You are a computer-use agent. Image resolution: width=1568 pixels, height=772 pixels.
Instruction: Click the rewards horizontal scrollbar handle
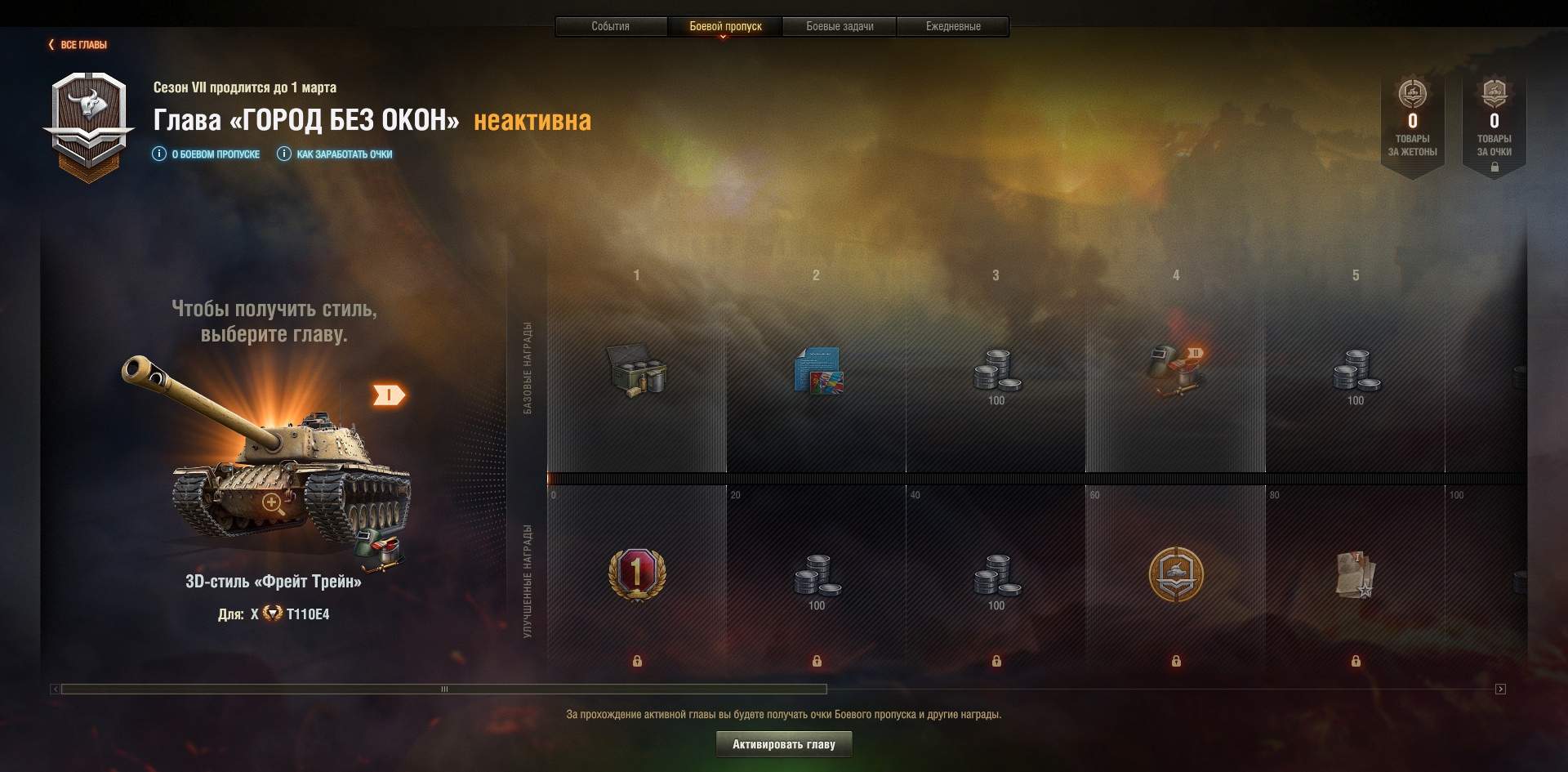coord(444,689)
